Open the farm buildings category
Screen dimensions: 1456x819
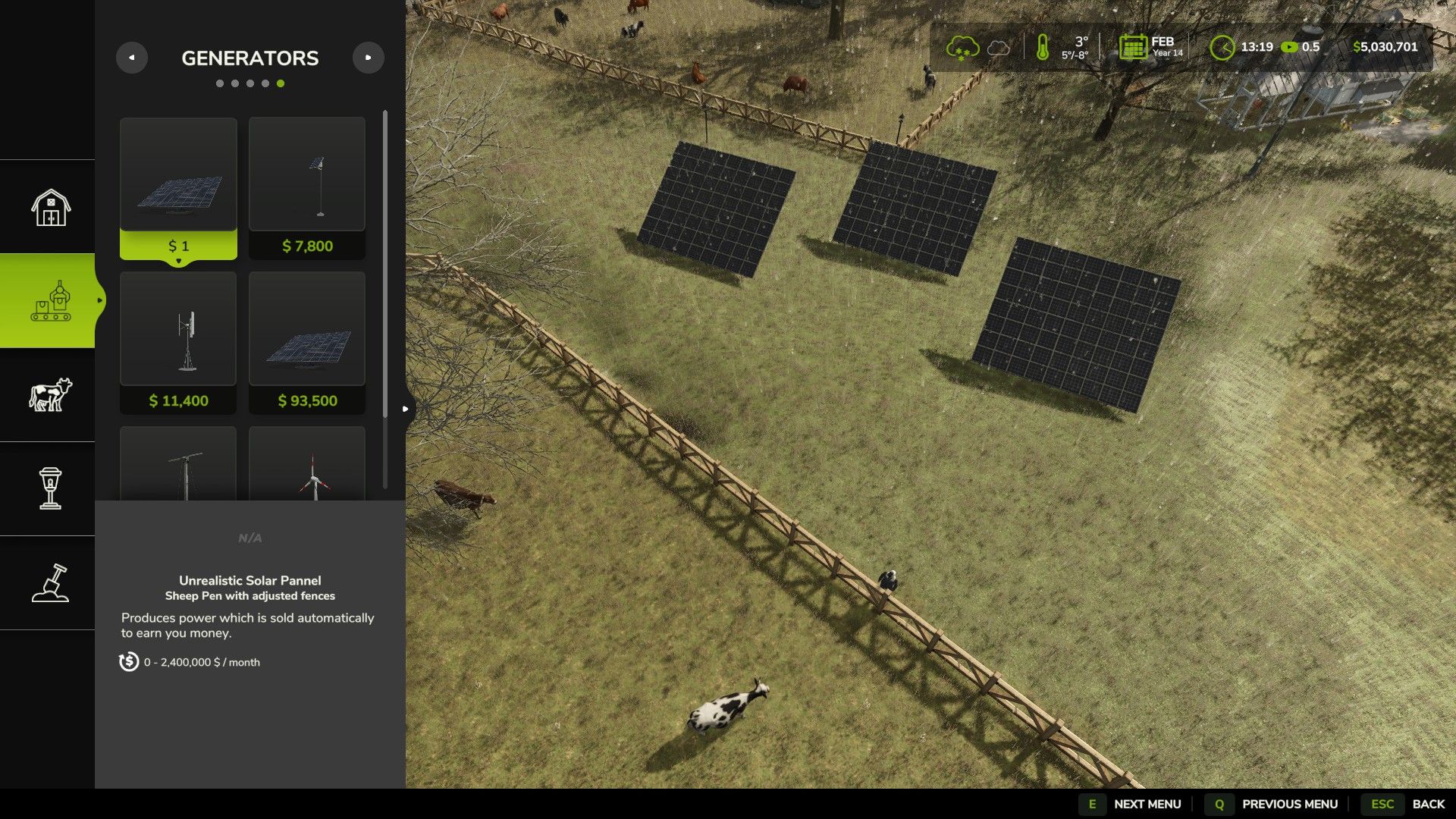[50, 207]
